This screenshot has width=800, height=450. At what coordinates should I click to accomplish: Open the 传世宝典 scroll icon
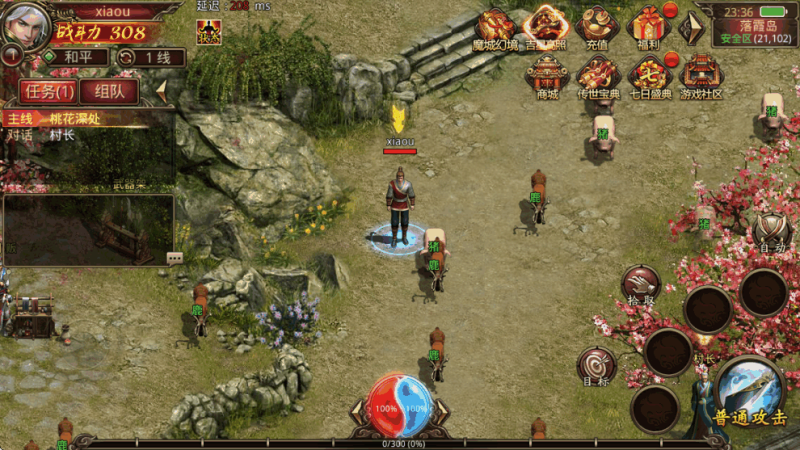click(x=598, y=75)
